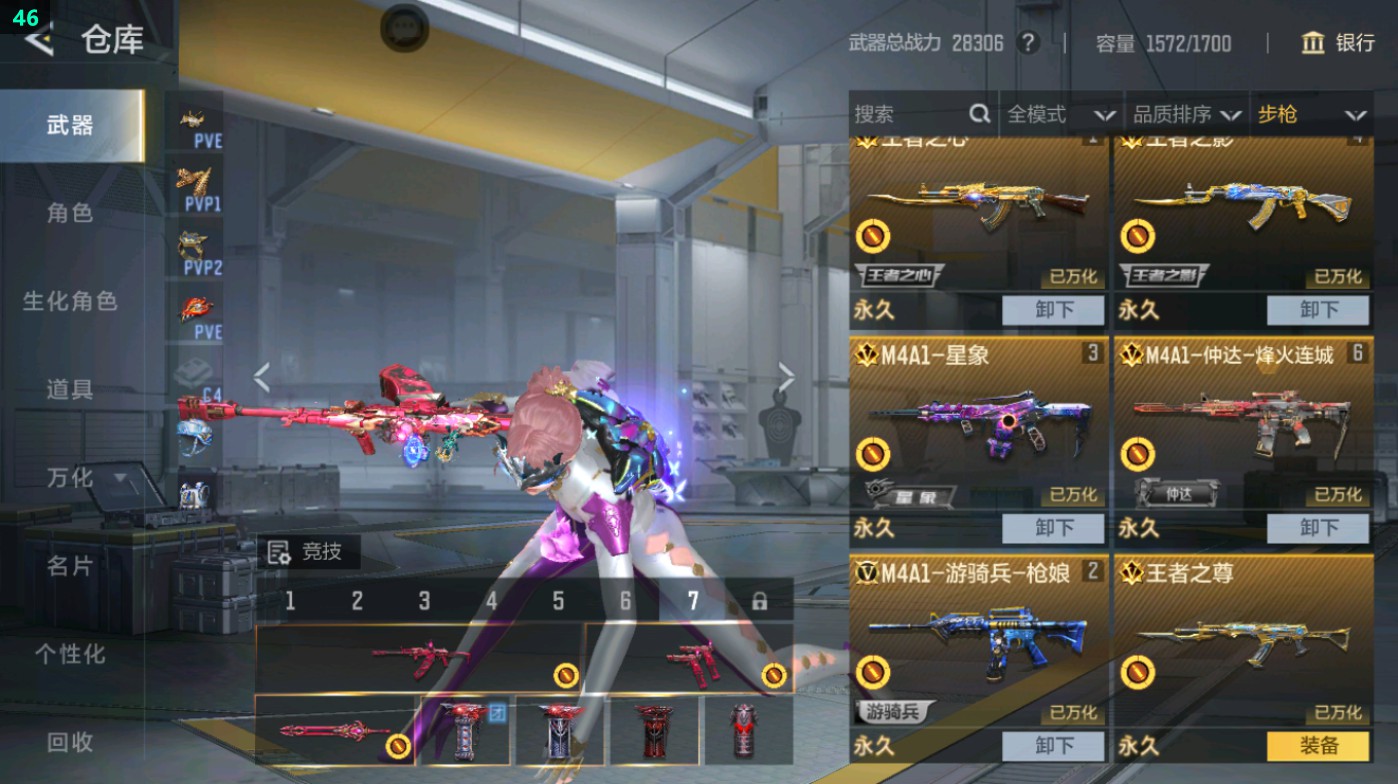Show weapon power help question mark

click(1027, 43)
